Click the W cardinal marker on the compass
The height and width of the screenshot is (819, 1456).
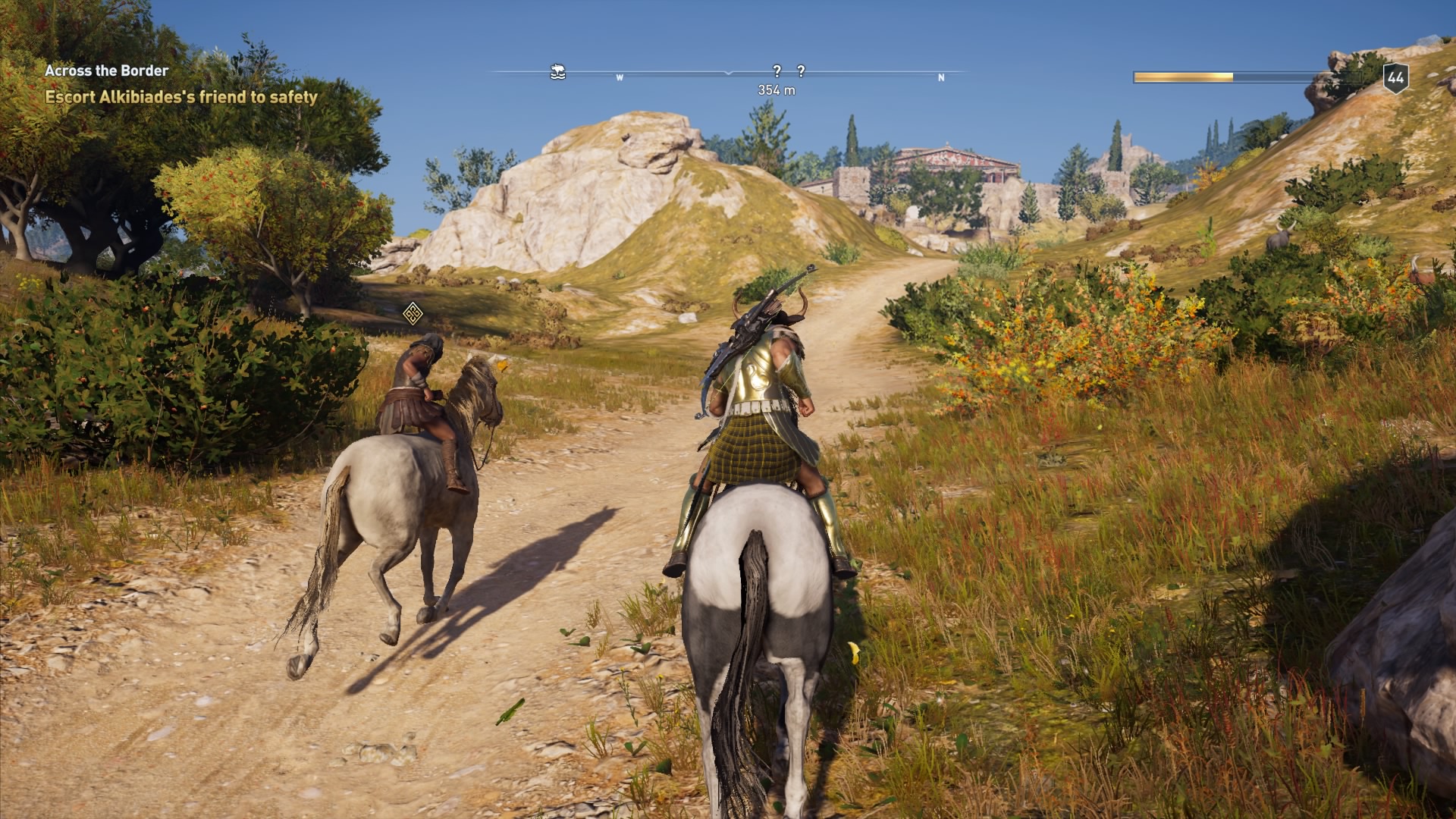click(620, 77)
